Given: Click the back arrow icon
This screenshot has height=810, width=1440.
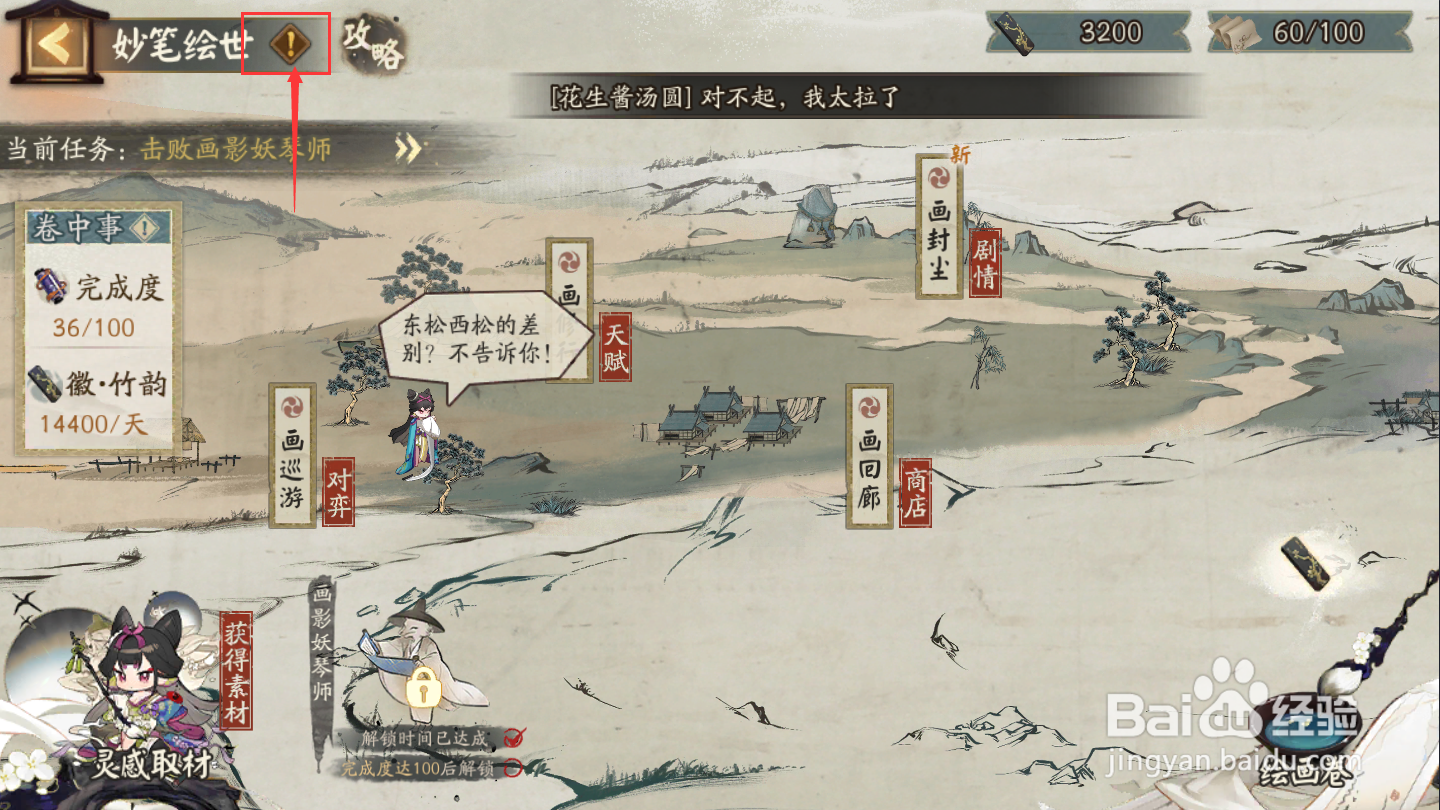Looking at the screenshot, I should (55, 40).
